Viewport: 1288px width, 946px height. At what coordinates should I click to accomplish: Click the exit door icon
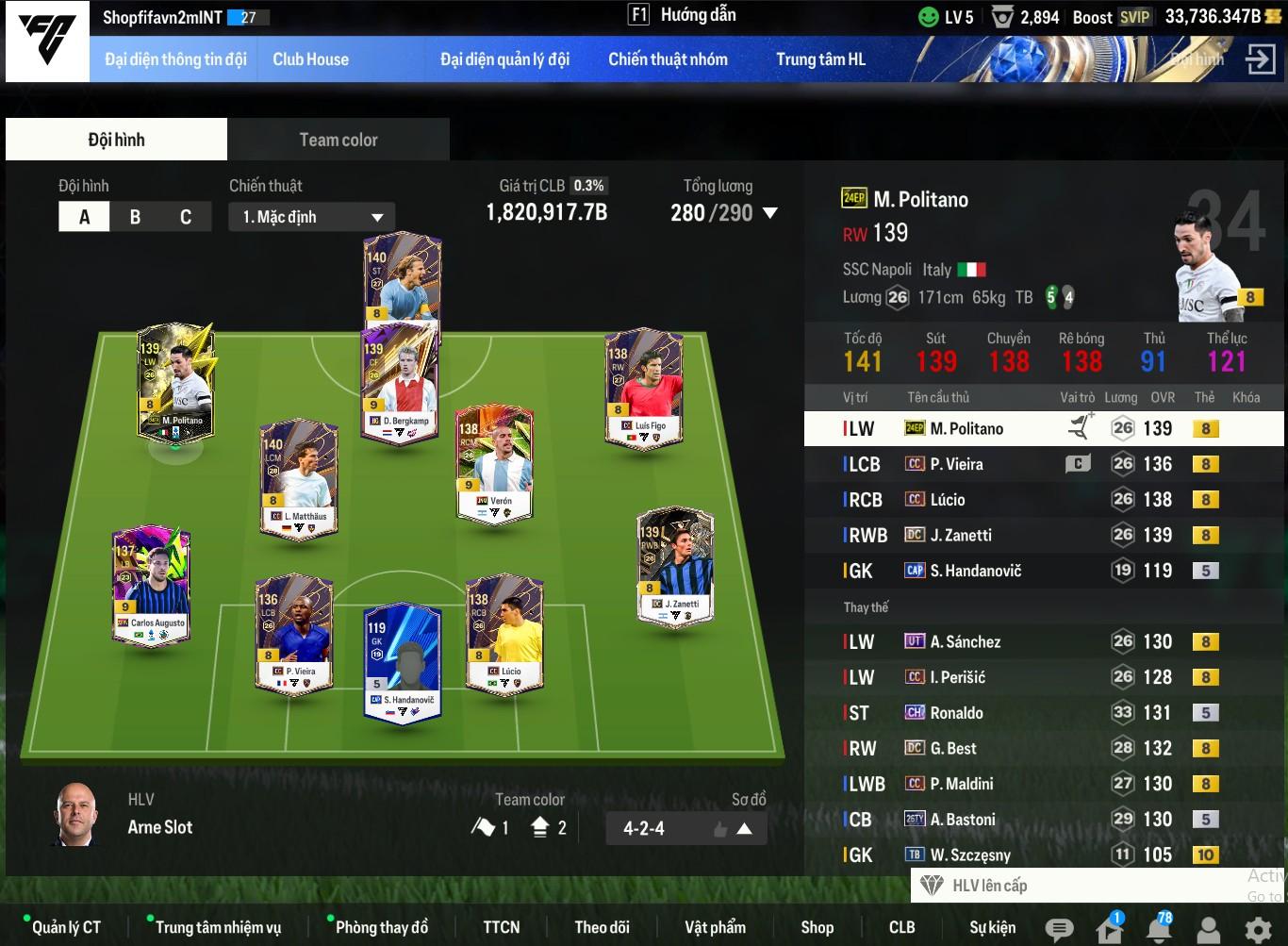pyautogui.click(x=1260, y=59)
